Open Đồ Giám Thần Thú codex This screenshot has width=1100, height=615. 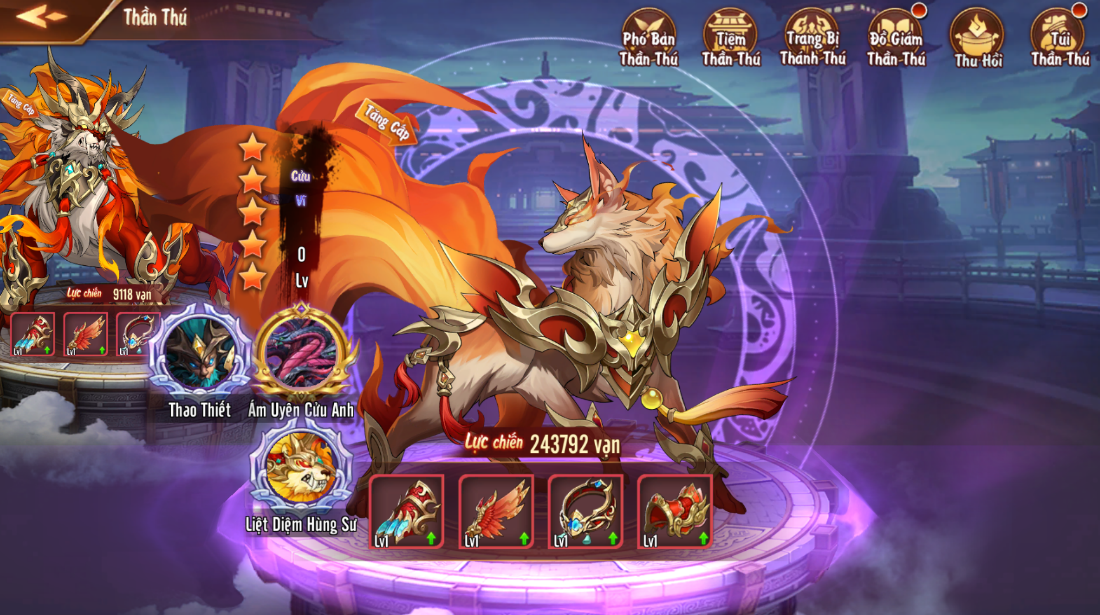tap(895, 37)
